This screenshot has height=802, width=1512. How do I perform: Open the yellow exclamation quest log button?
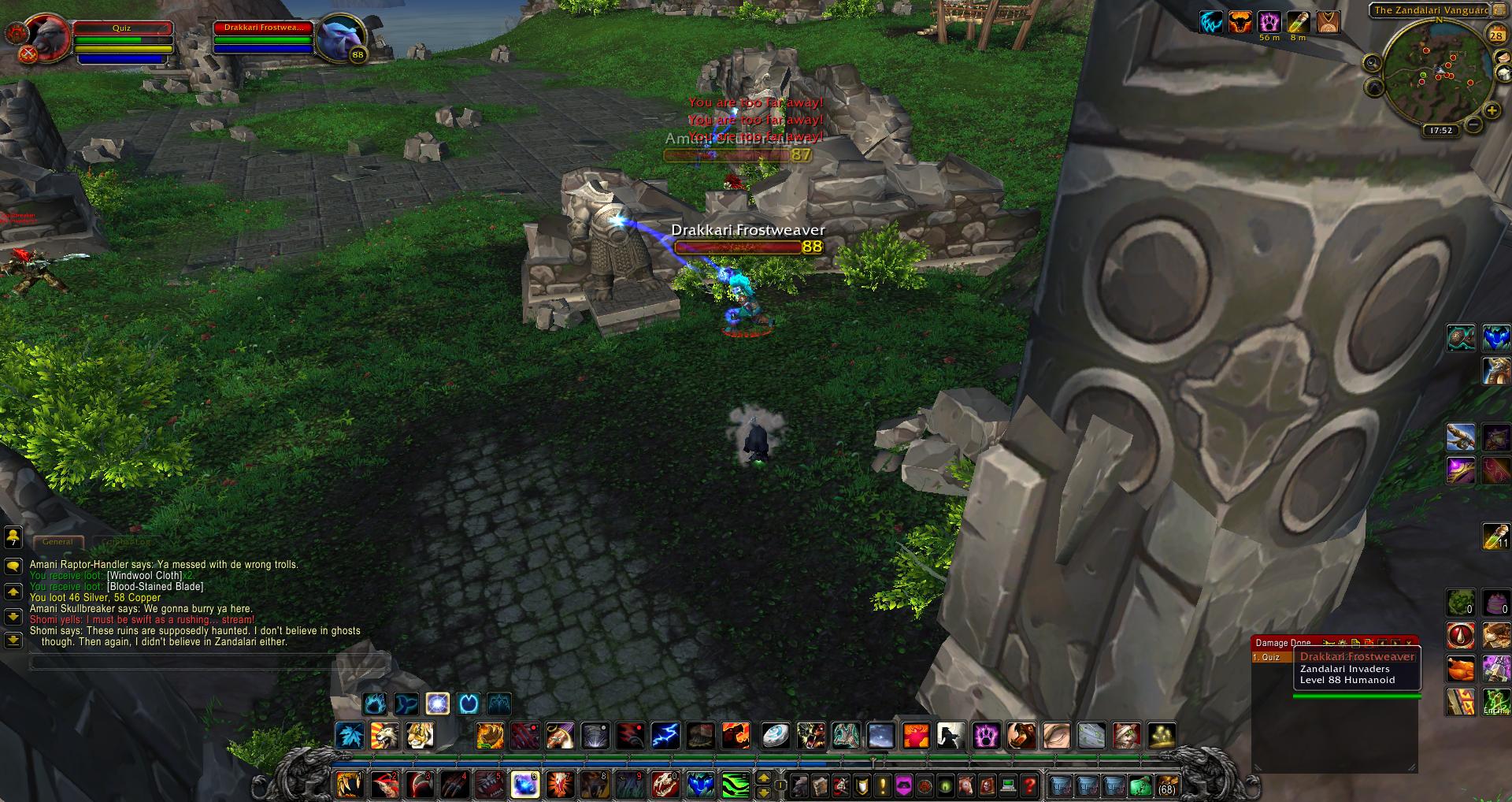pyautogui.click(x=883, y=785)
